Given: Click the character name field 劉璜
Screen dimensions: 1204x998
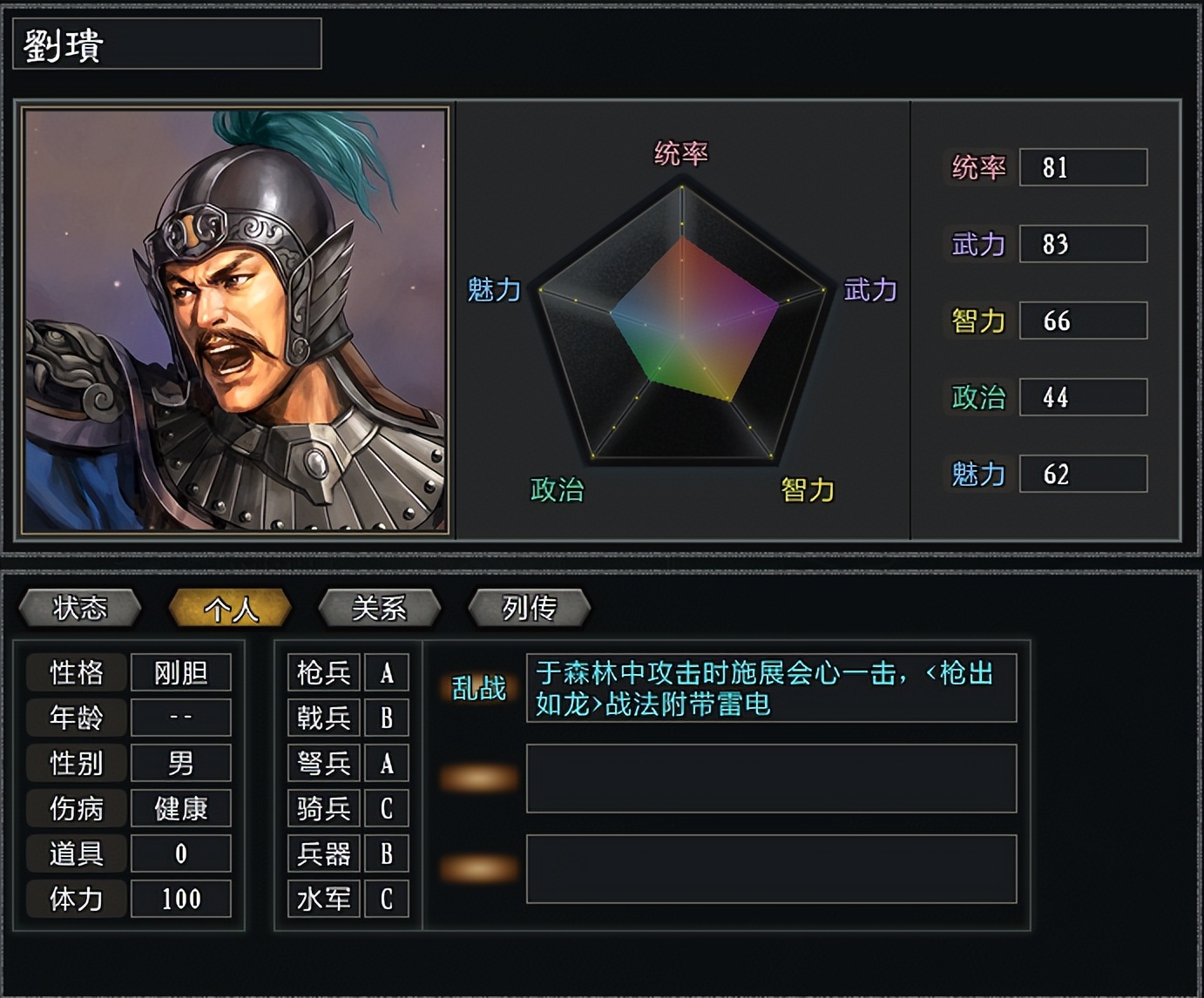Looking at the screenshot, I should 166,44.
